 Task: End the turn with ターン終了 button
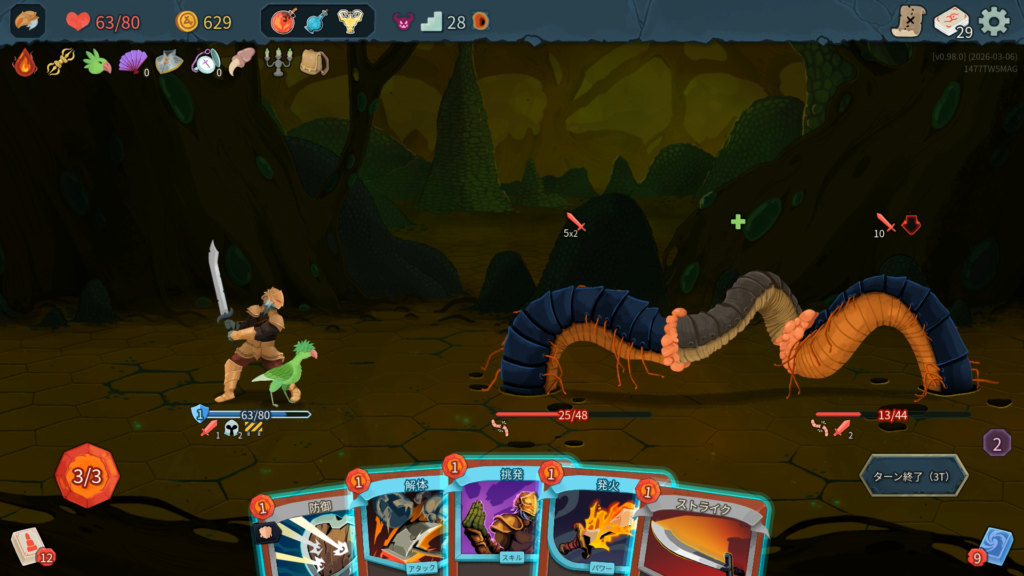coord(913,475)
